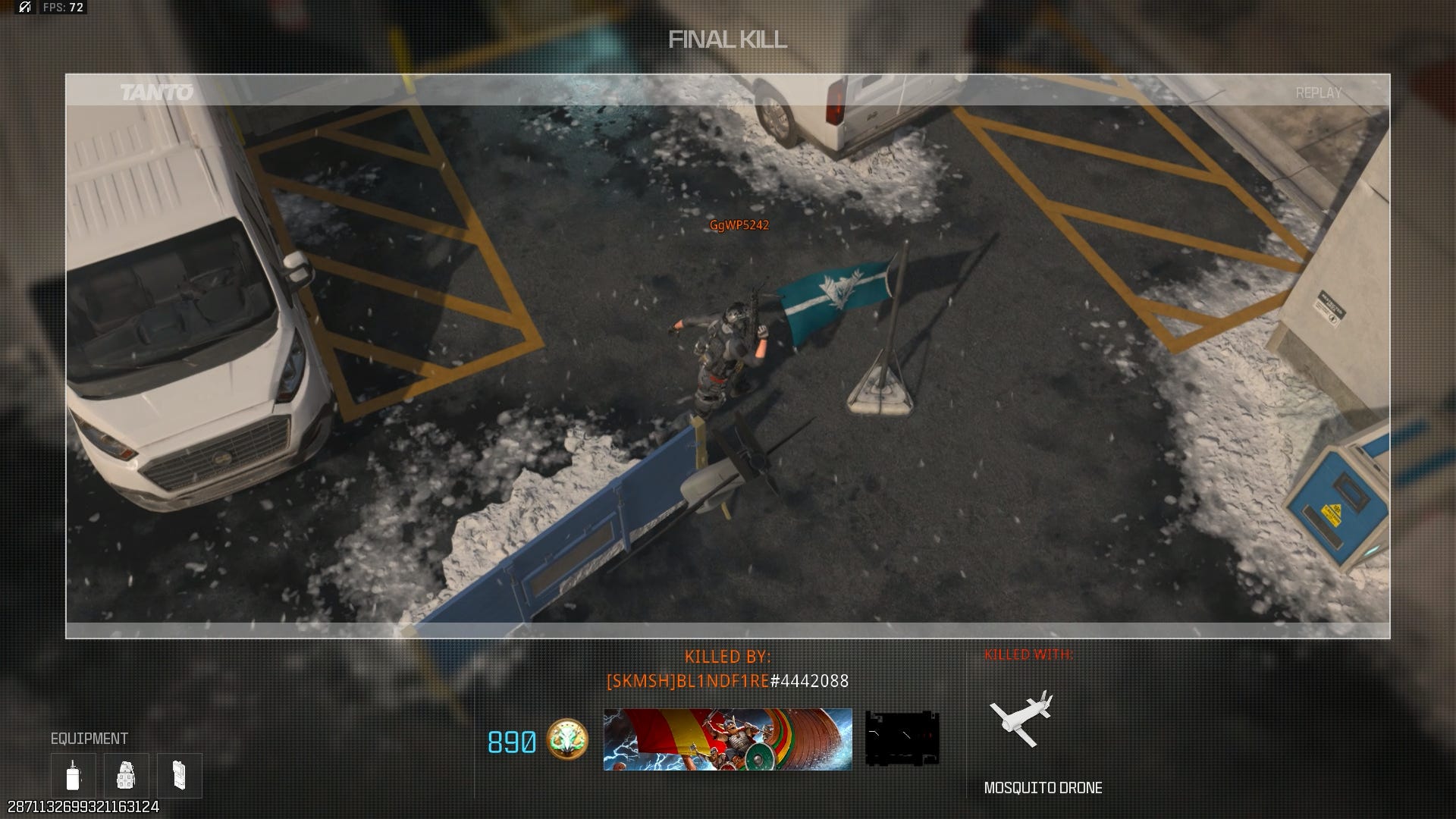Select the stim canister equipment slot

[x=74, y=775]
